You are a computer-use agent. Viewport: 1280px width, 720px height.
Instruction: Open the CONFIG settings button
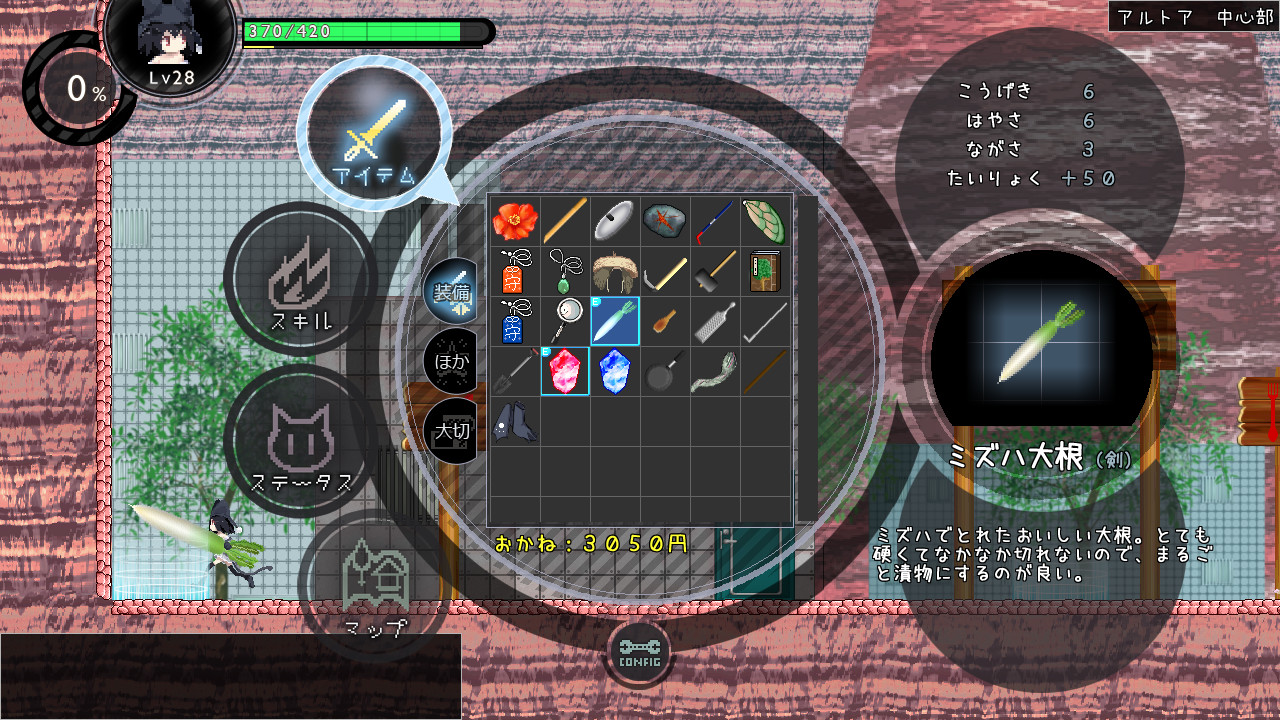639,652
